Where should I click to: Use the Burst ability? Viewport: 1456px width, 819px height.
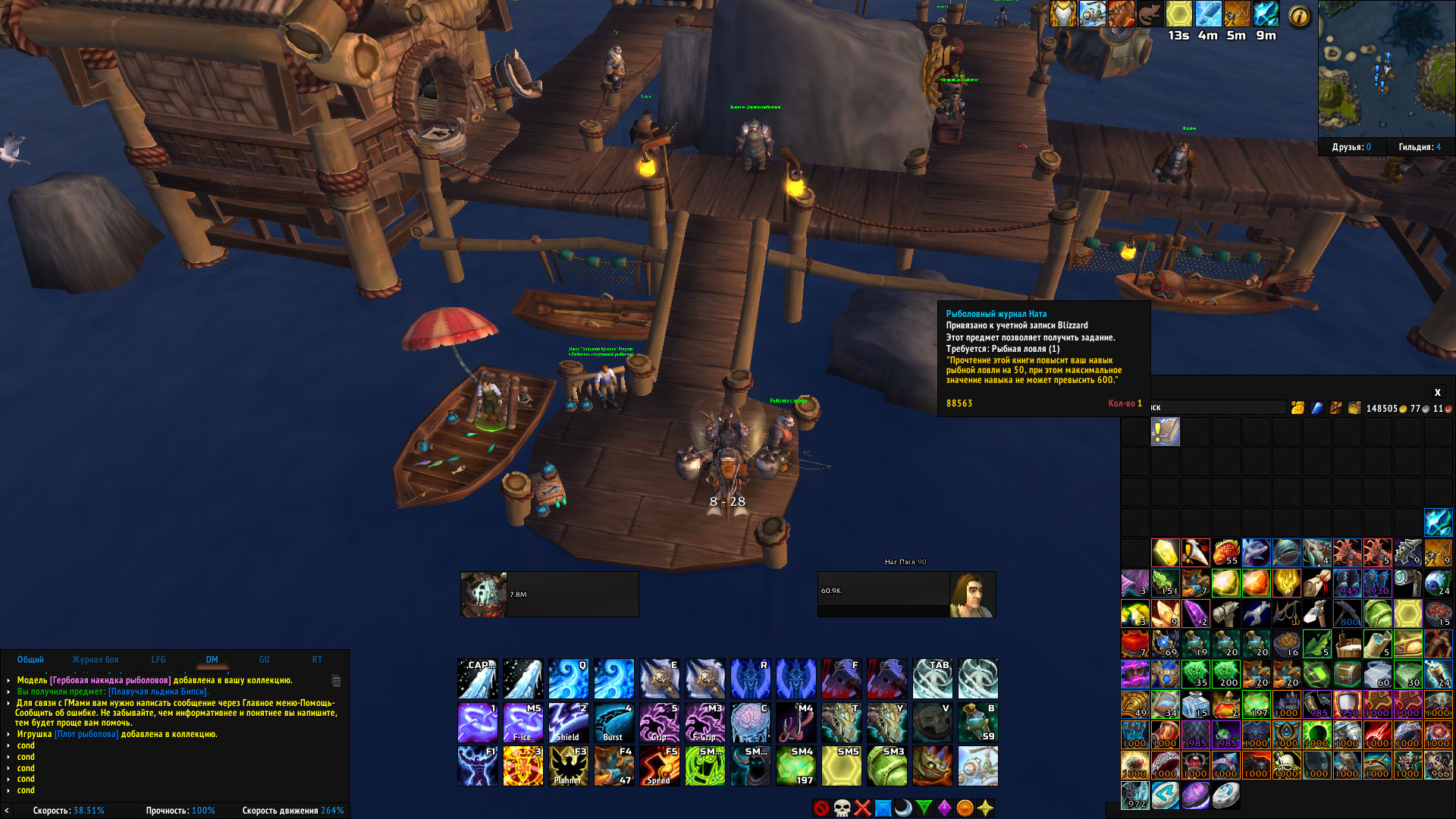click(x=613, y=723)
